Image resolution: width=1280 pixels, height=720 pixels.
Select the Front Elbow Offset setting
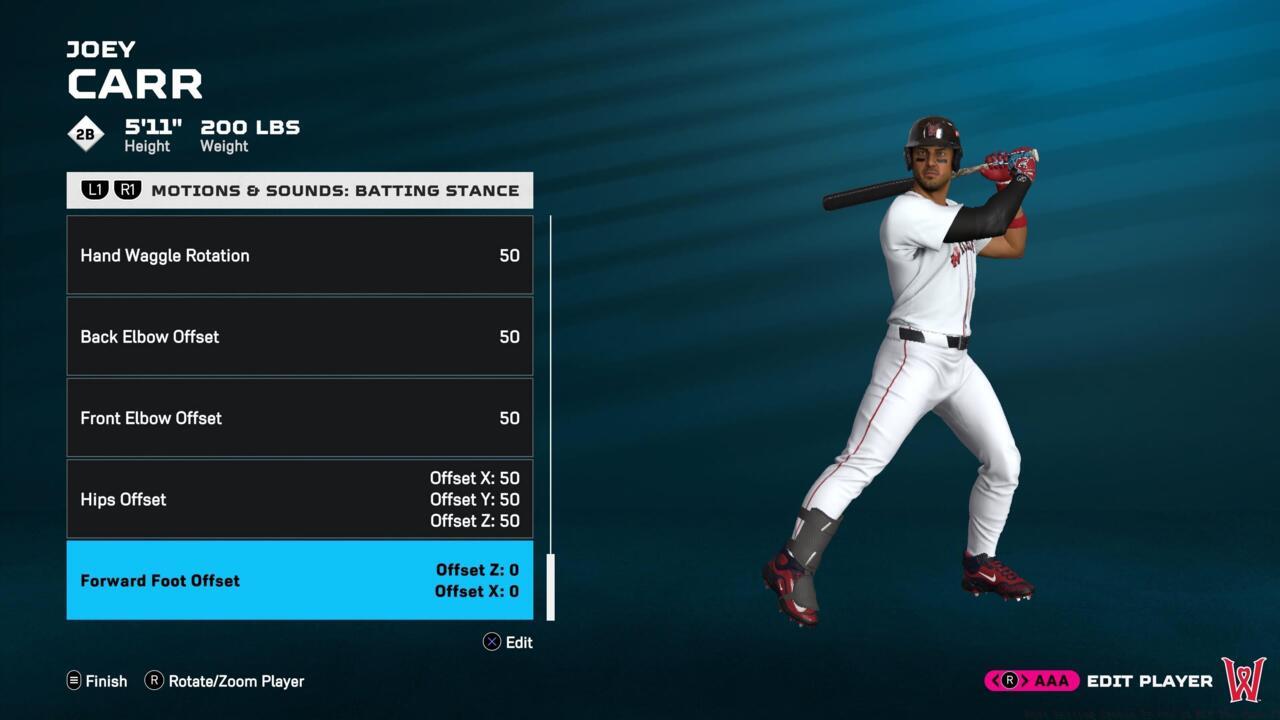click(x=300, y=418)
